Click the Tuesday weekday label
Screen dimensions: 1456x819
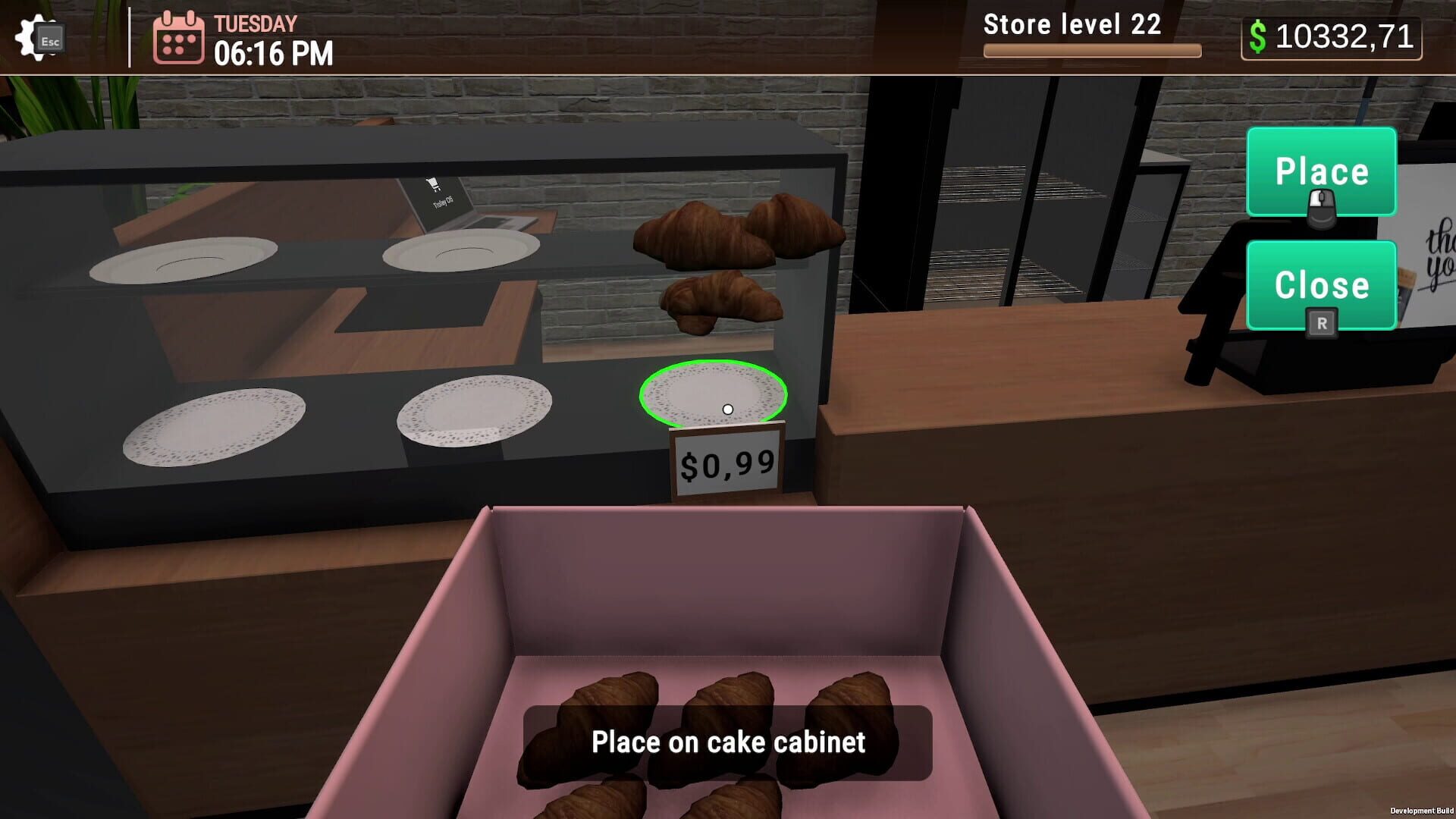253,24
